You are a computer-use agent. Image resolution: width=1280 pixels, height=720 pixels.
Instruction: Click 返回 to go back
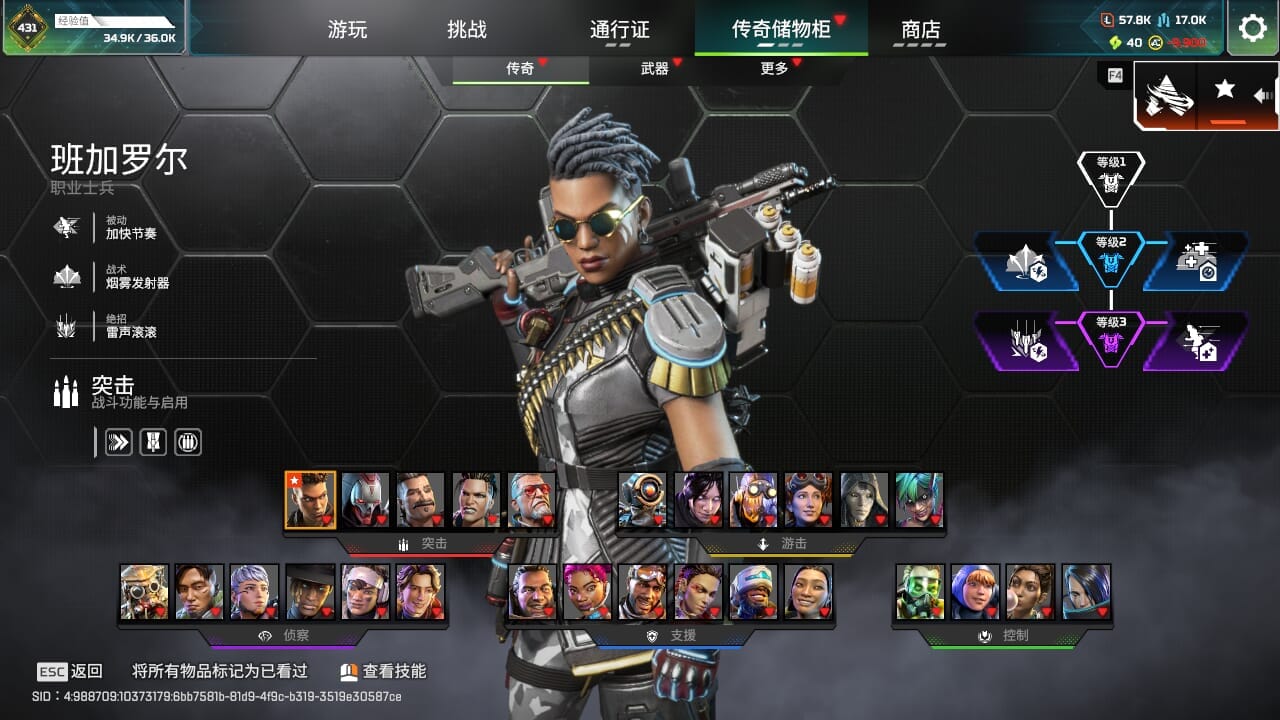point(71,672)
